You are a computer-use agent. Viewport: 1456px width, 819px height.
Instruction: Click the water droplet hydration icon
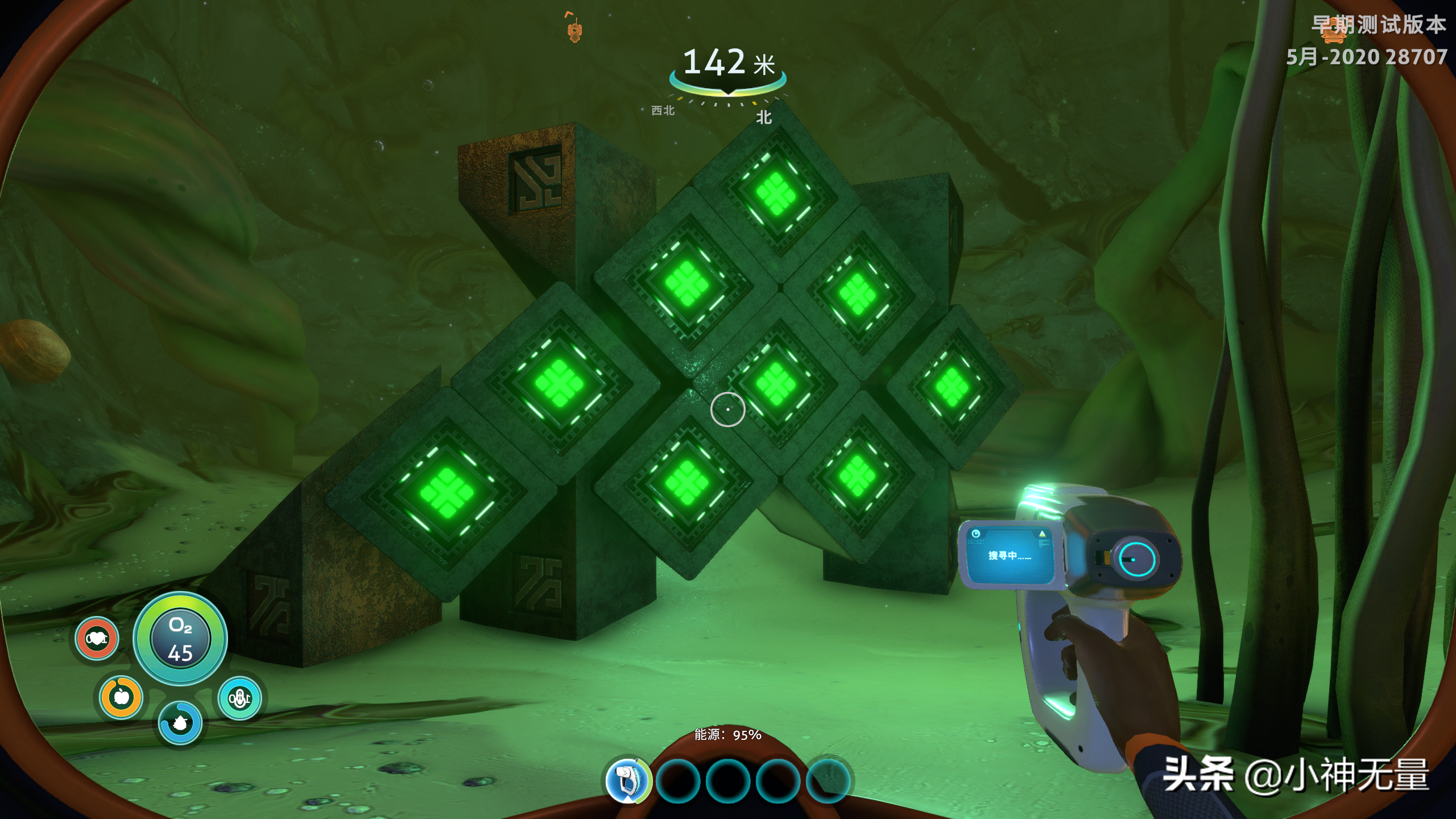(x=180, y=723)
